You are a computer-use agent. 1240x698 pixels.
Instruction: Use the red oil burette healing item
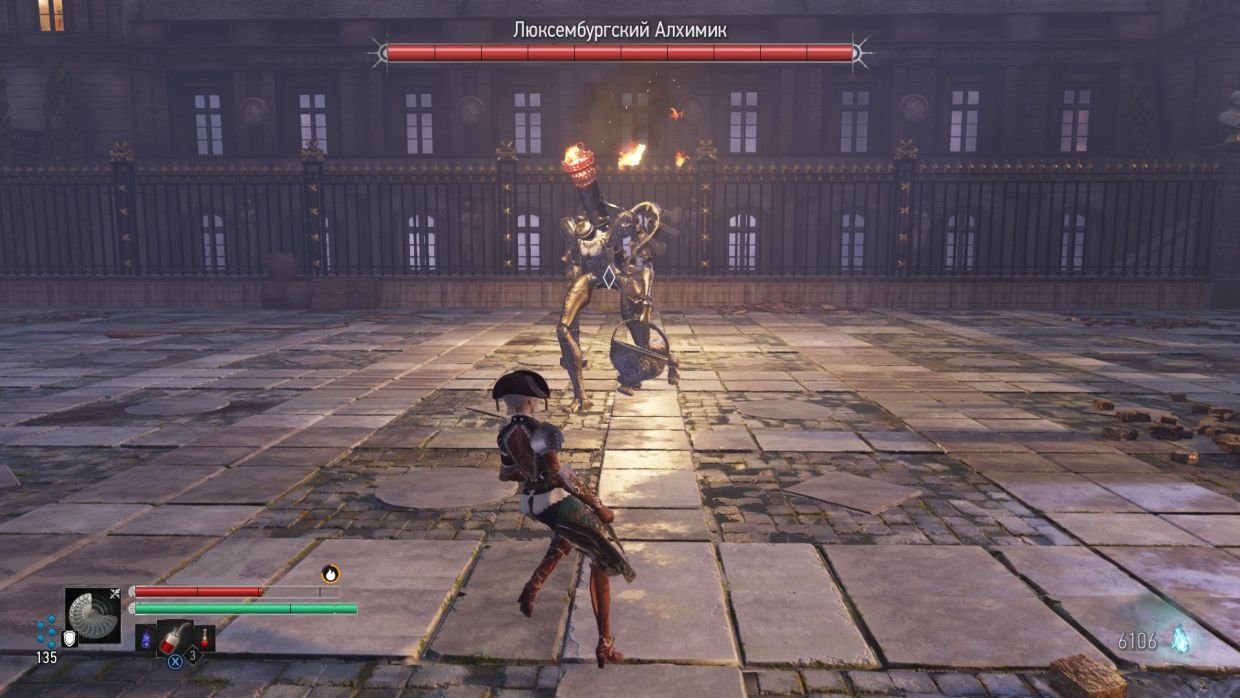174,637
